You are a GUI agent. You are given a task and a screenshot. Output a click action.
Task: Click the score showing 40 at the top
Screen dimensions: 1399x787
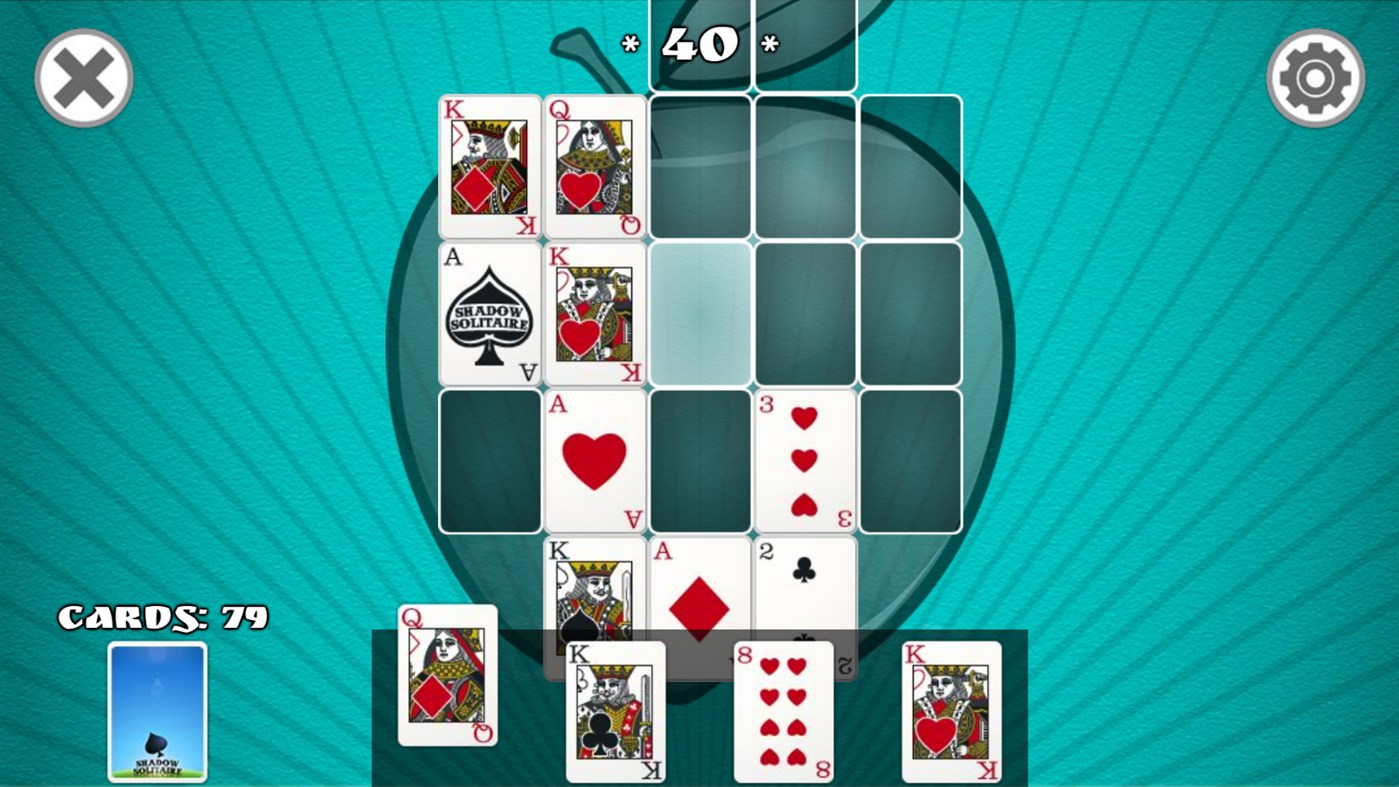click(x=699, y=44)
